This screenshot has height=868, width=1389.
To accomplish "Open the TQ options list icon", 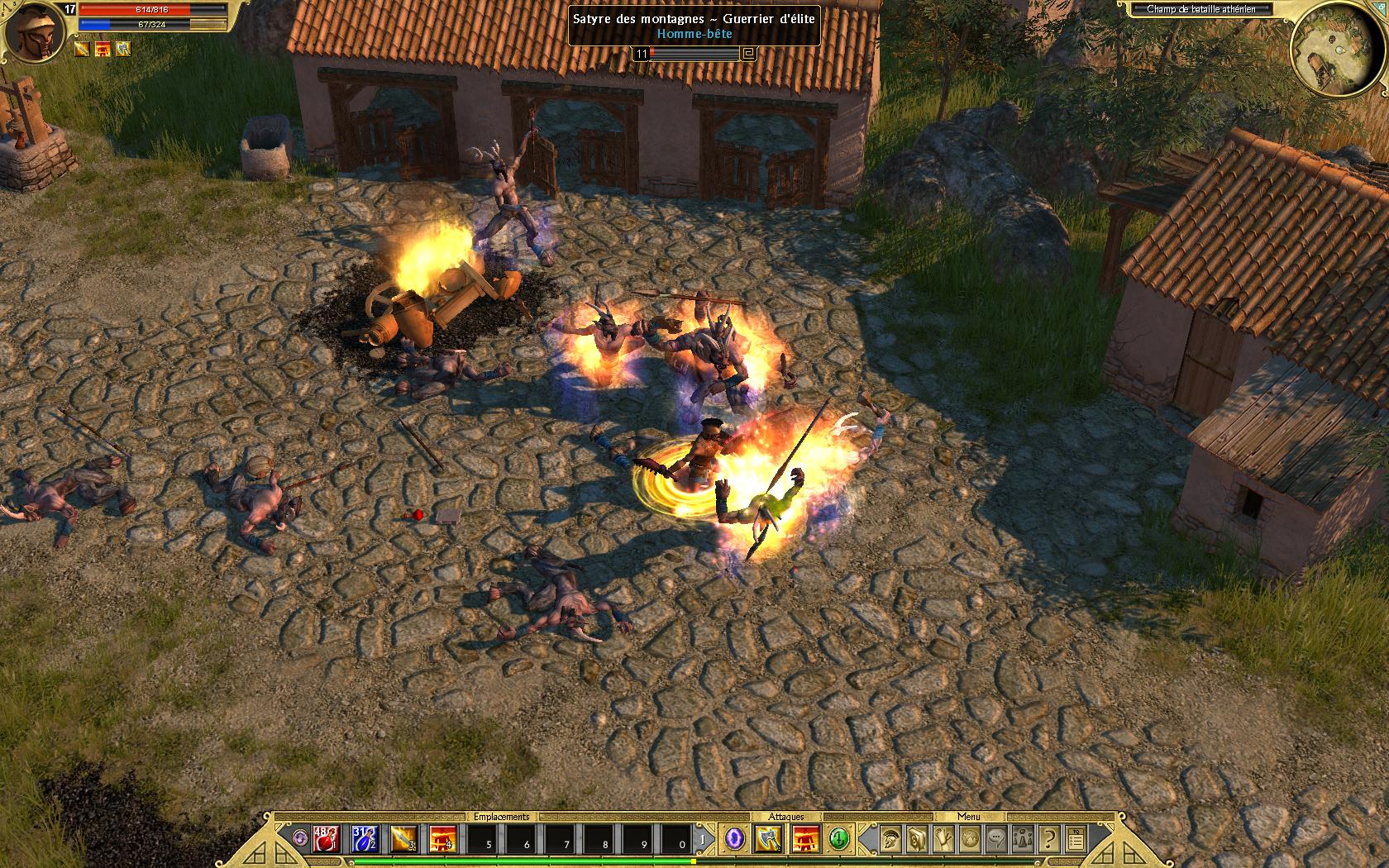I will pyautogui.click(x=1076, y=840).
